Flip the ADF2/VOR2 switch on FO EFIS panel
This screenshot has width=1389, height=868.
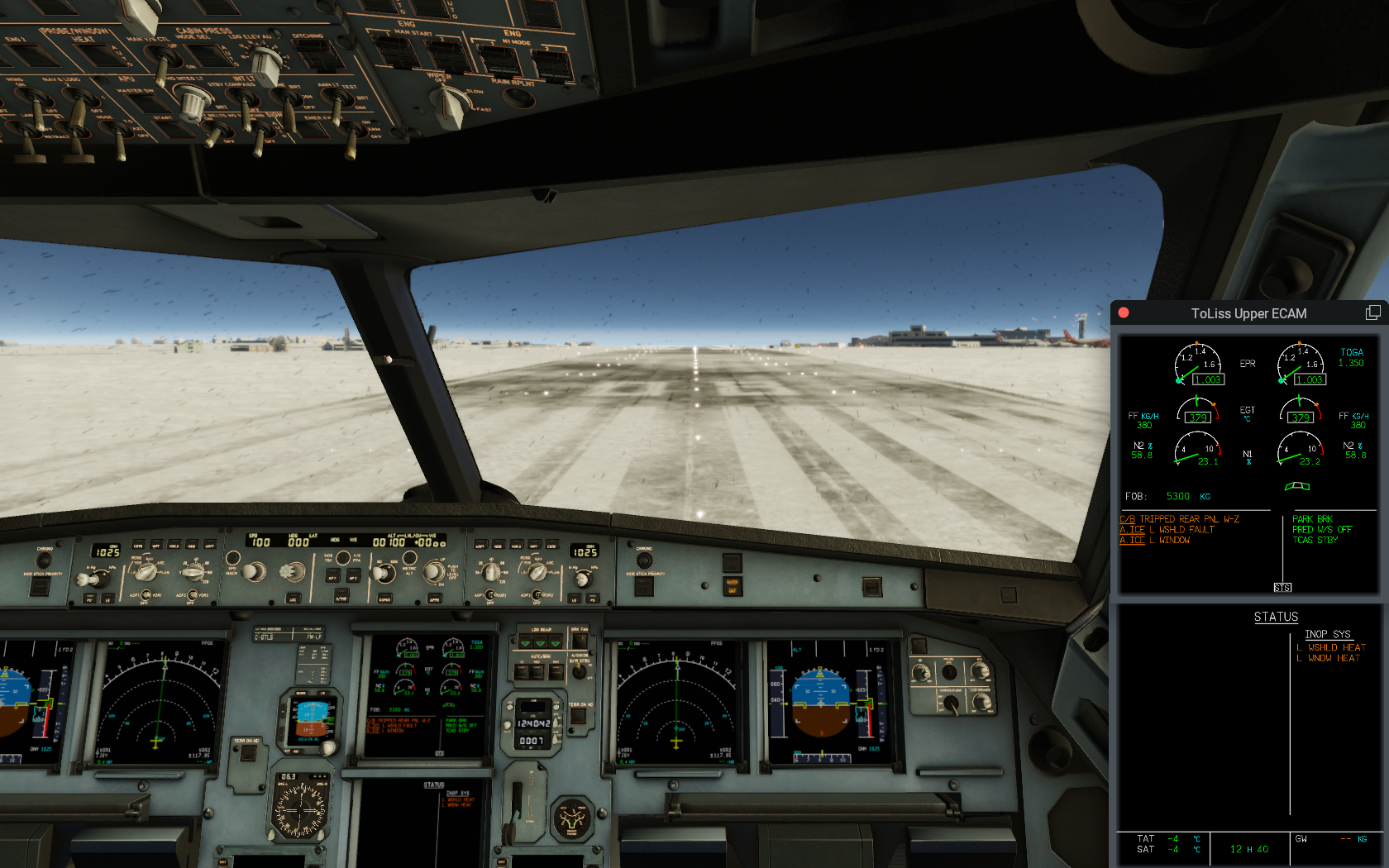[x=537, y=594]
